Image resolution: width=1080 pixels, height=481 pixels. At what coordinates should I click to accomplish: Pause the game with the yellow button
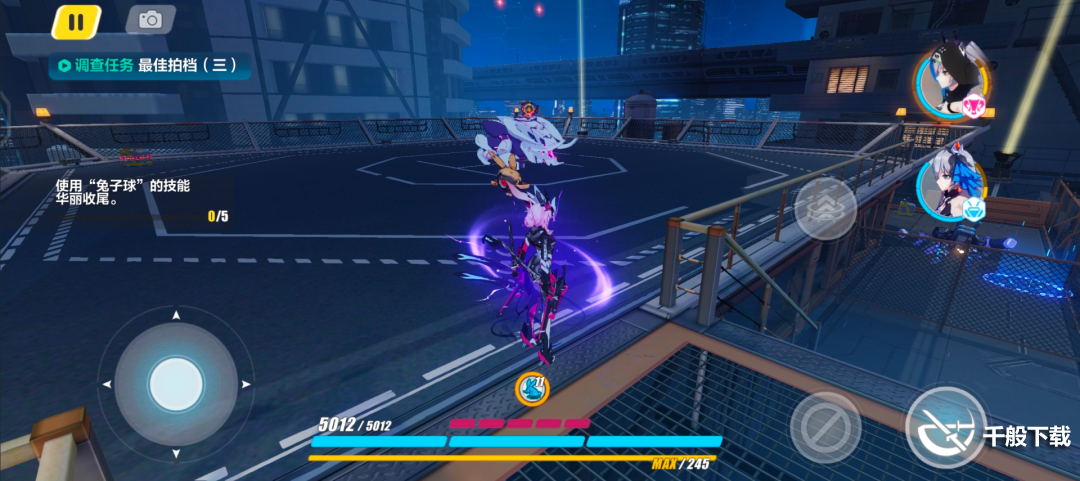[x=76, y=21]
